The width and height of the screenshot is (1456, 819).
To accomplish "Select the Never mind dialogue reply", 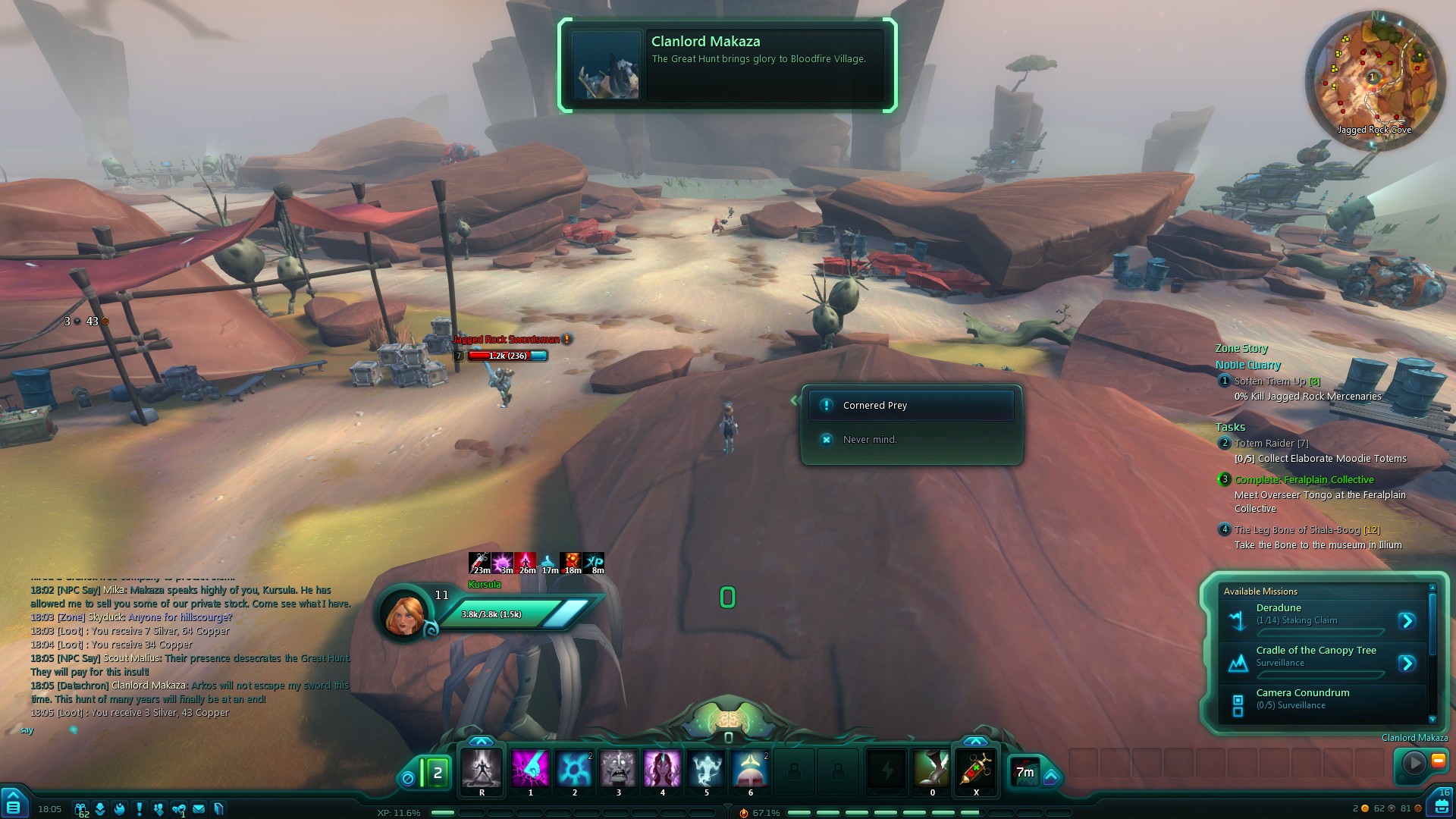I will click(869, 440).
